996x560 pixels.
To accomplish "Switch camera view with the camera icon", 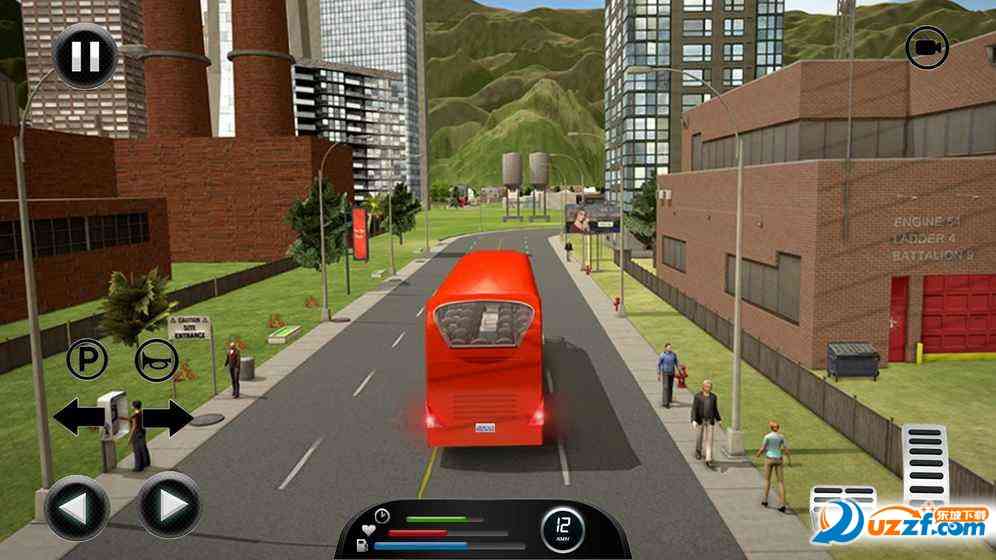I will click(x=927, y=47).
